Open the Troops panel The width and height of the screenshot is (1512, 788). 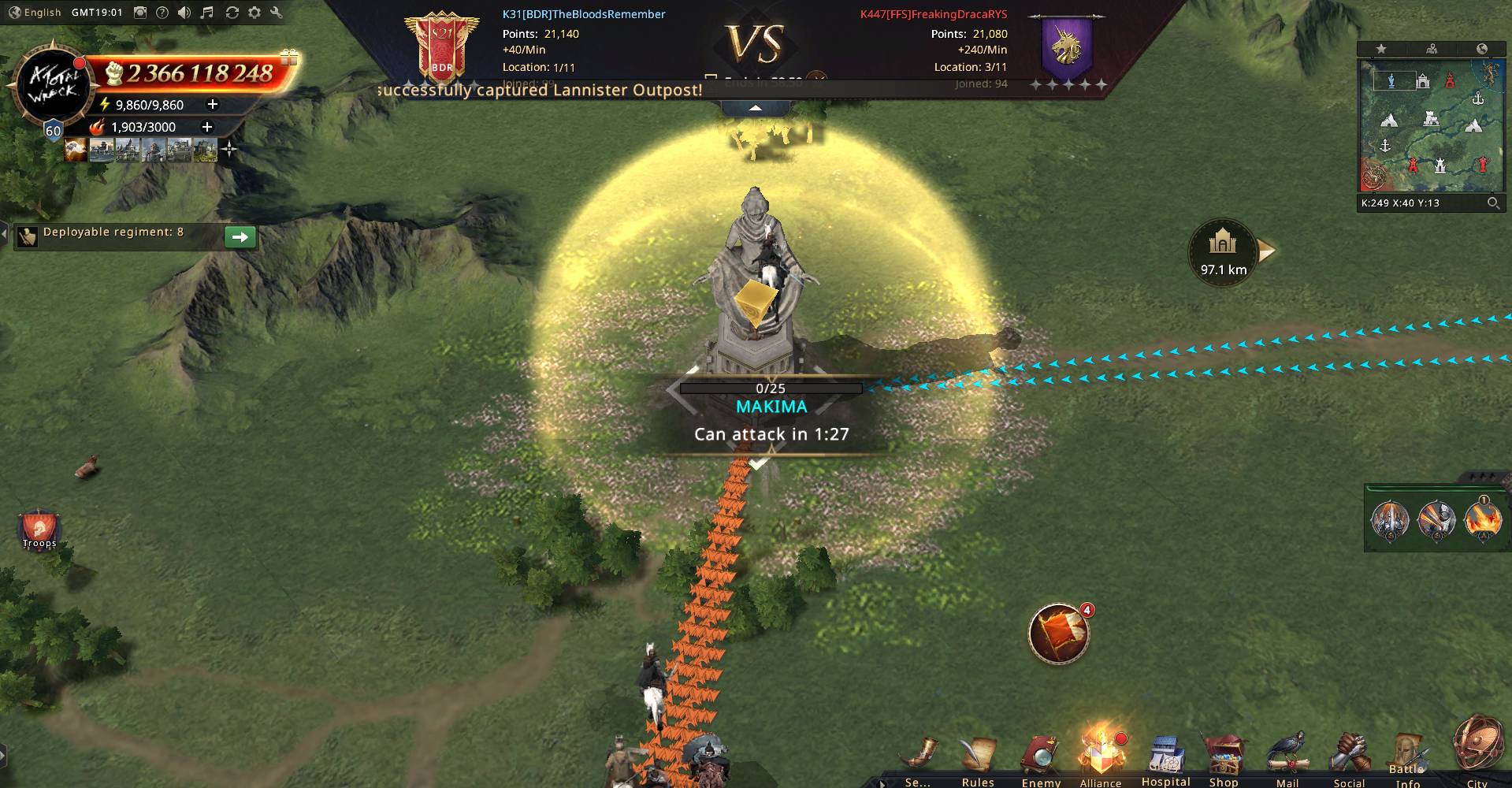(x=39, y=530)
